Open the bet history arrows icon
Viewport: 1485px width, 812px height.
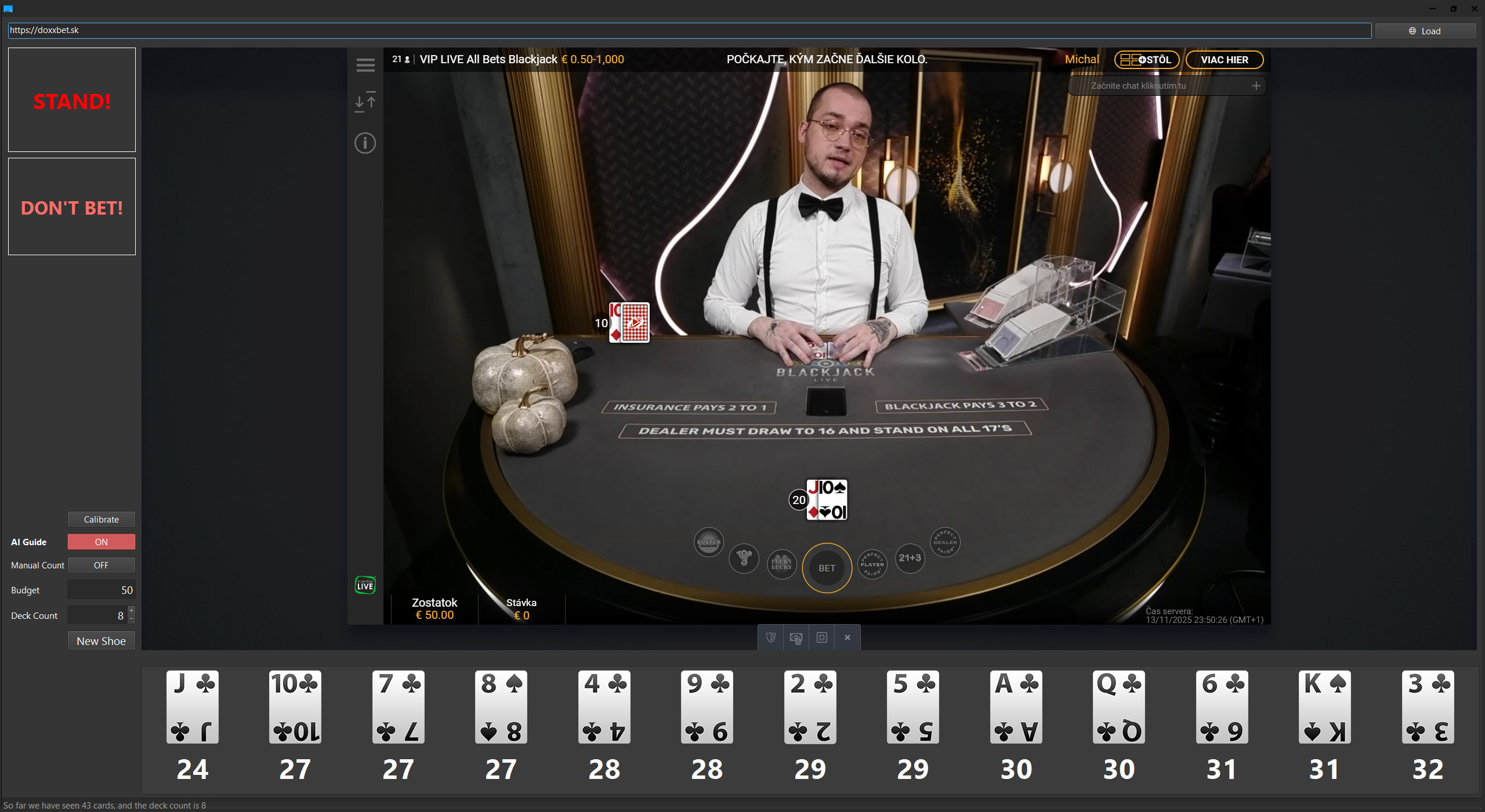[365, 102]
